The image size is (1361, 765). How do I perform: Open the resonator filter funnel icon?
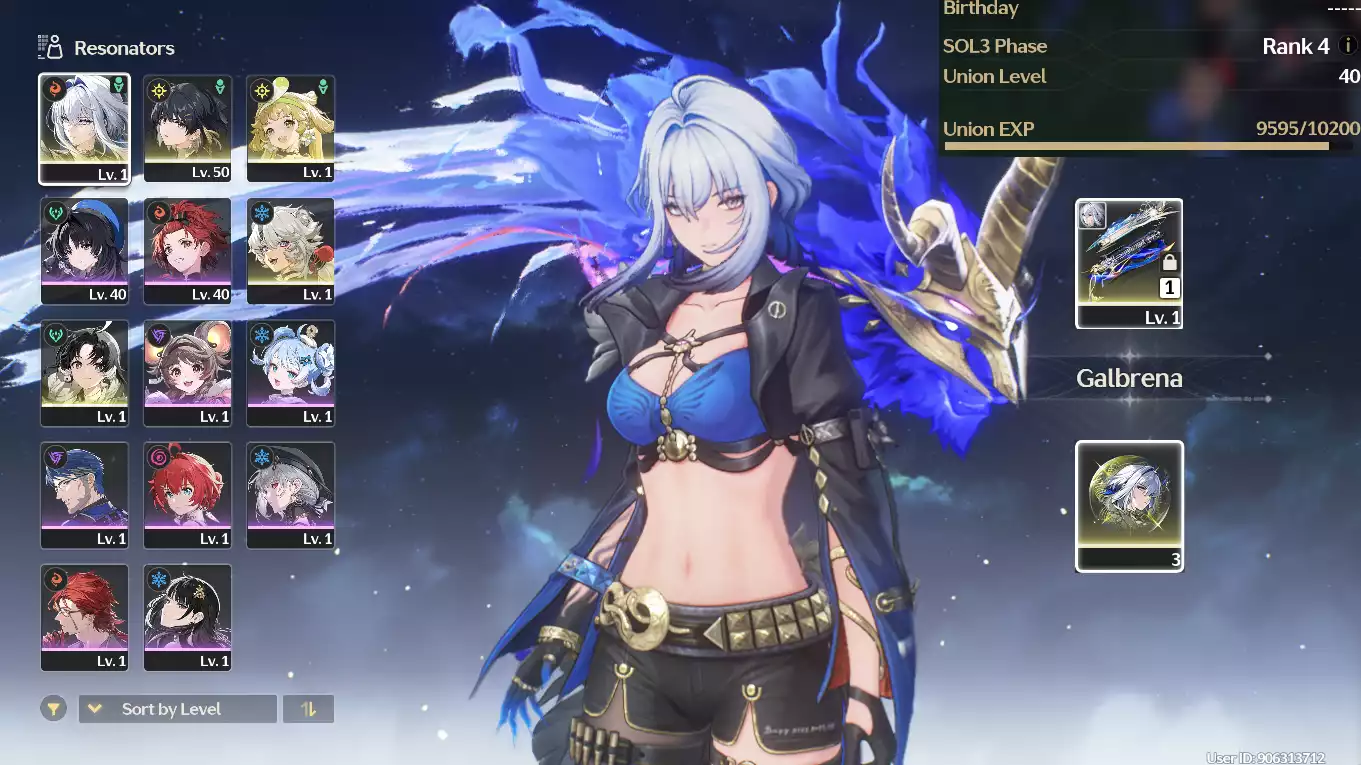(x=54, y=709)
